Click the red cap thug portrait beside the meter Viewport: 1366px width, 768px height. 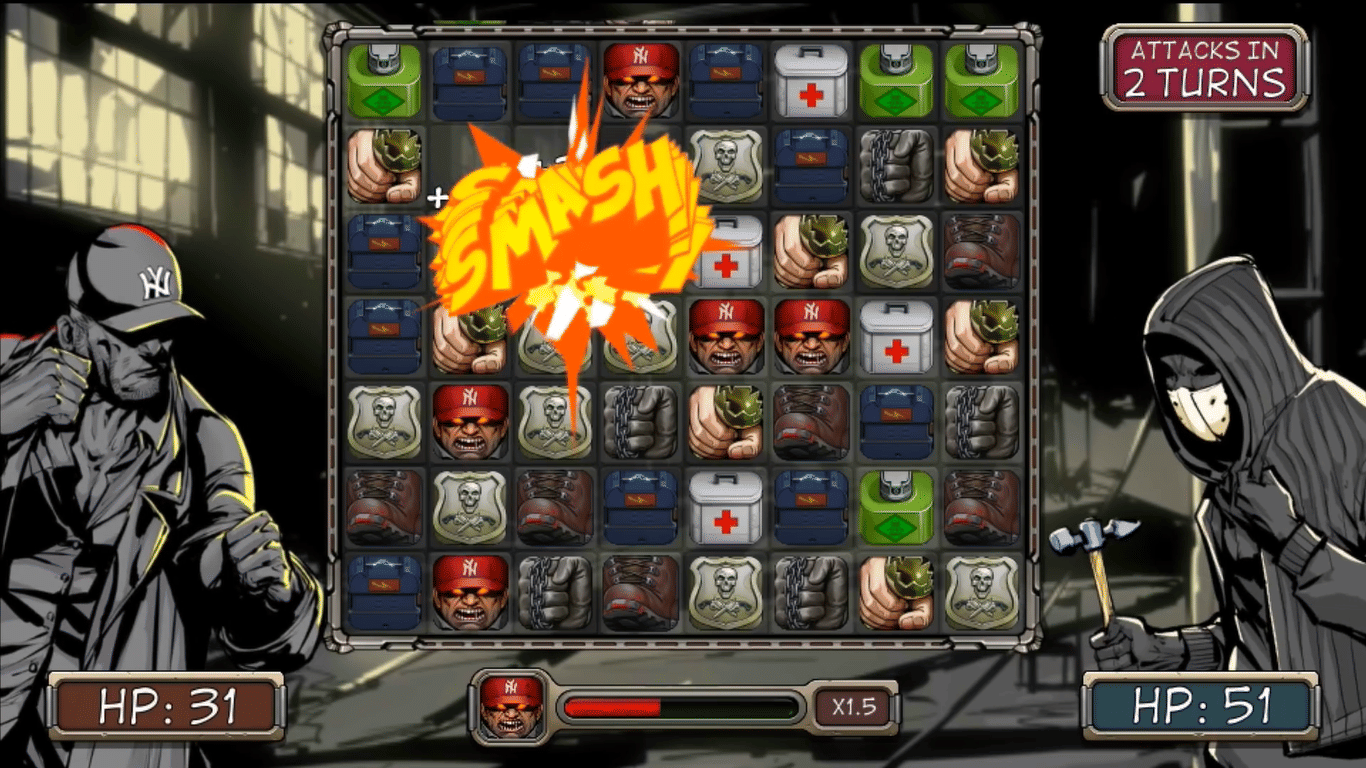(511, 707)
